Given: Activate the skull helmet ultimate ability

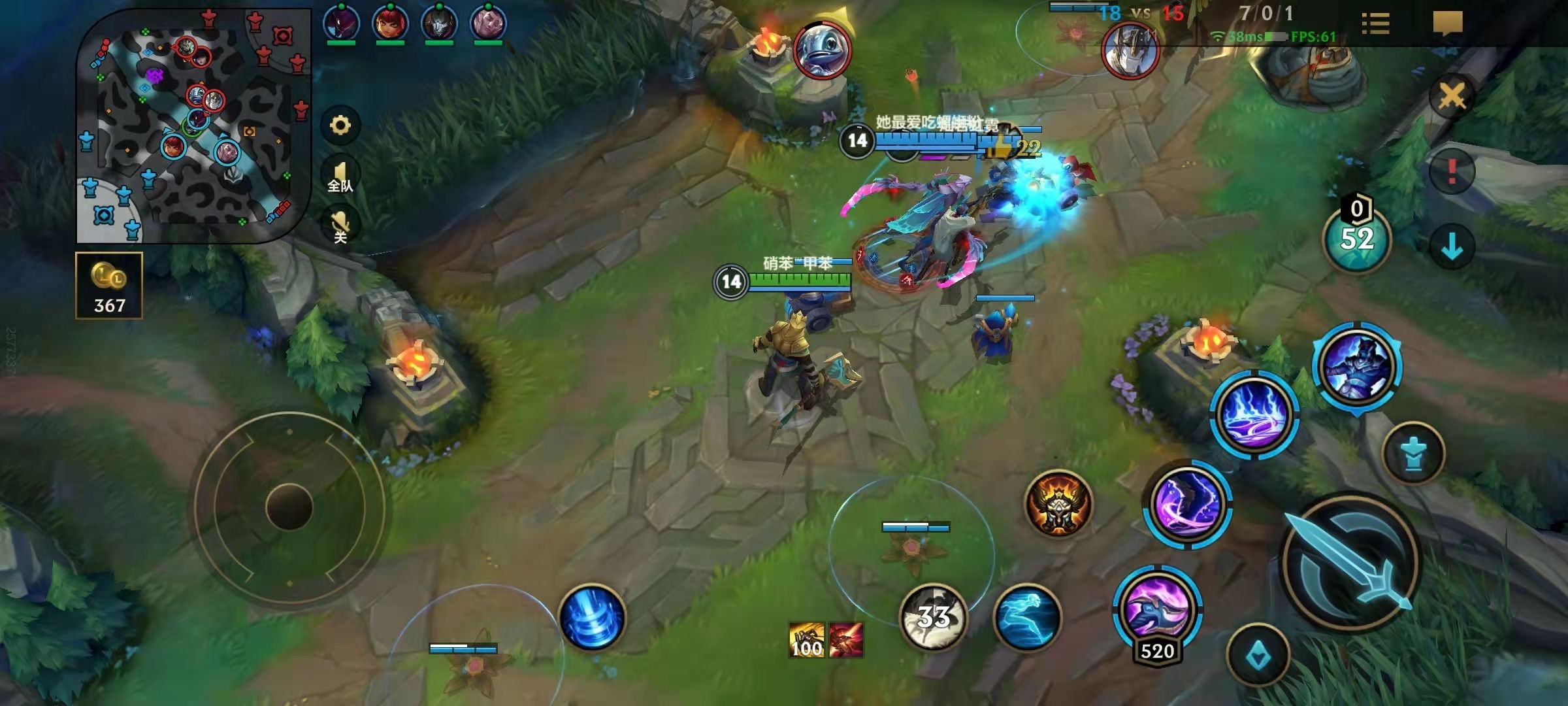Looking at the screenshot, I should point(1058,504).
